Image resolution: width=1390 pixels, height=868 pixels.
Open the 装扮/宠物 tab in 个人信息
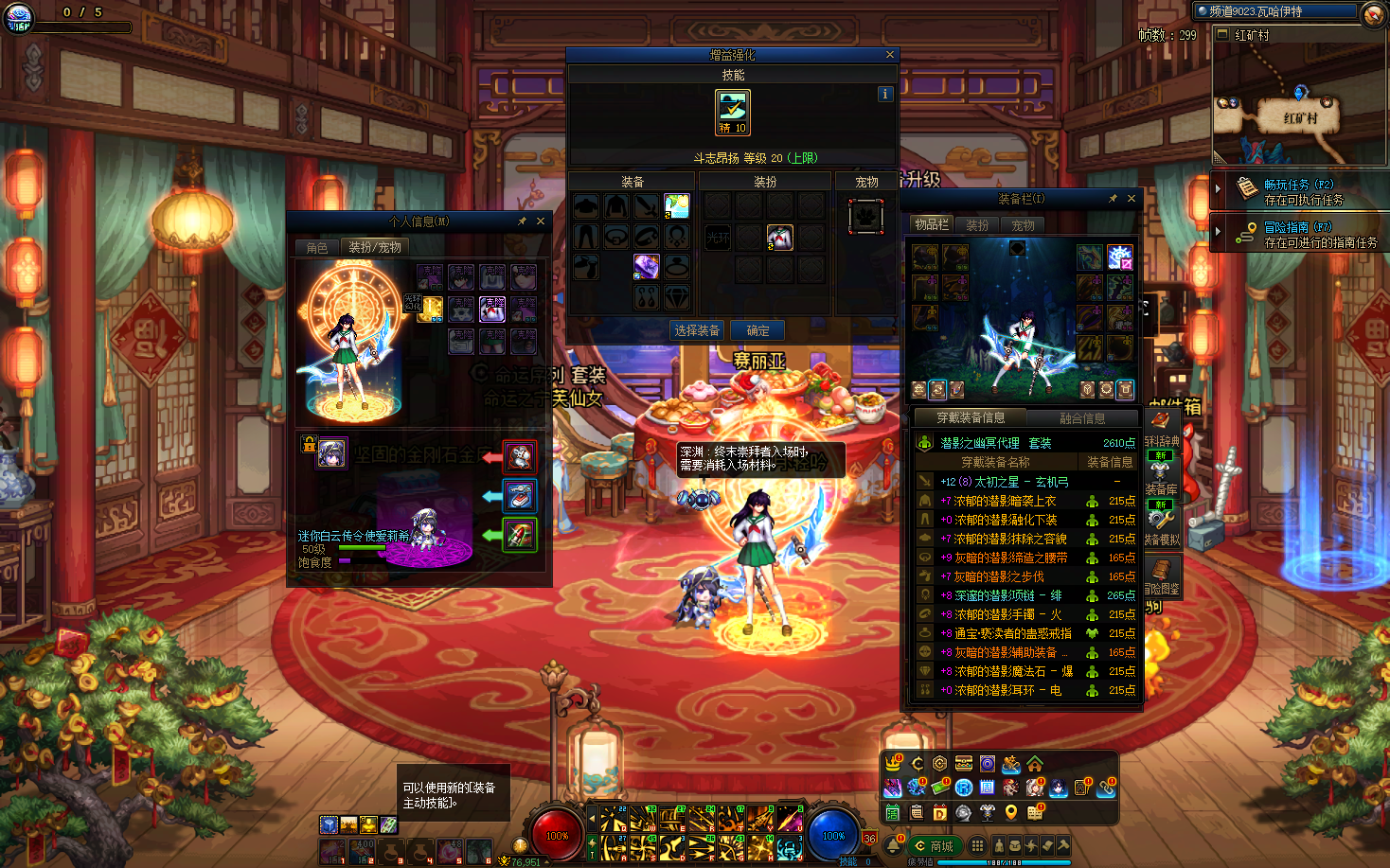375,247
